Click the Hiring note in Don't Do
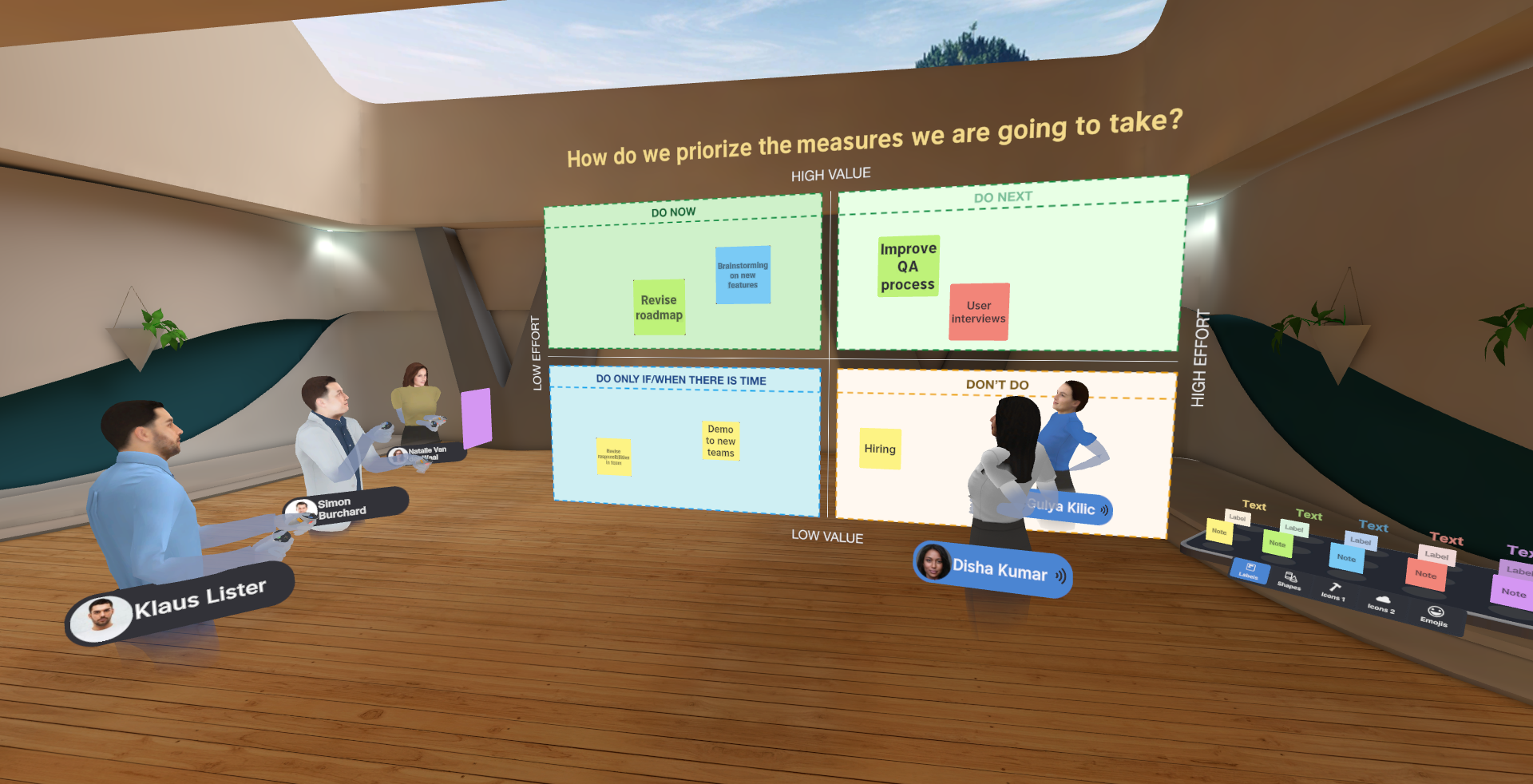Viewport: 1533px width, 784px height. (879, 449)
